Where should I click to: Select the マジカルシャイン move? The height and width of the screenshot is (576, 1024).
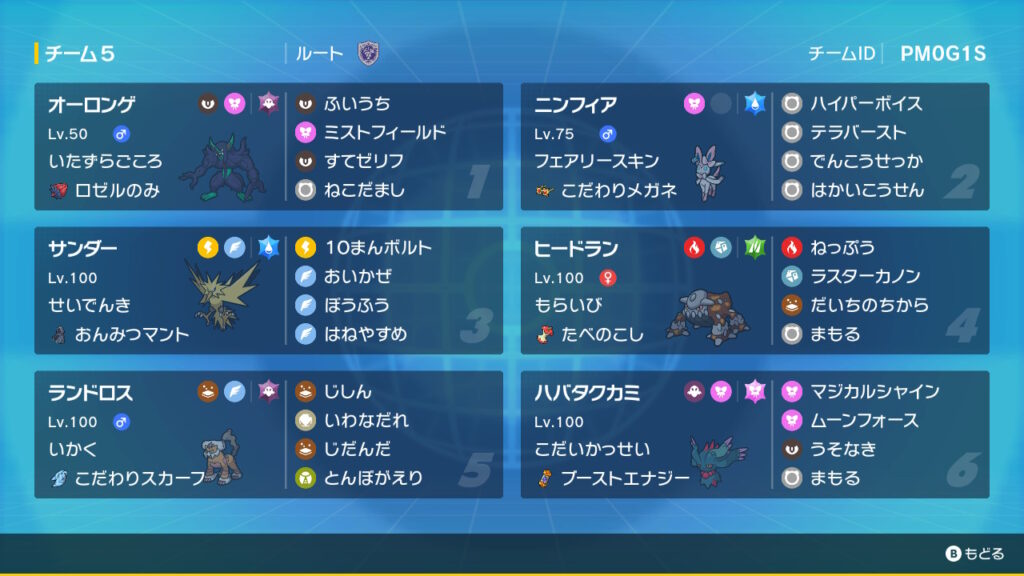tap(874, 392)
